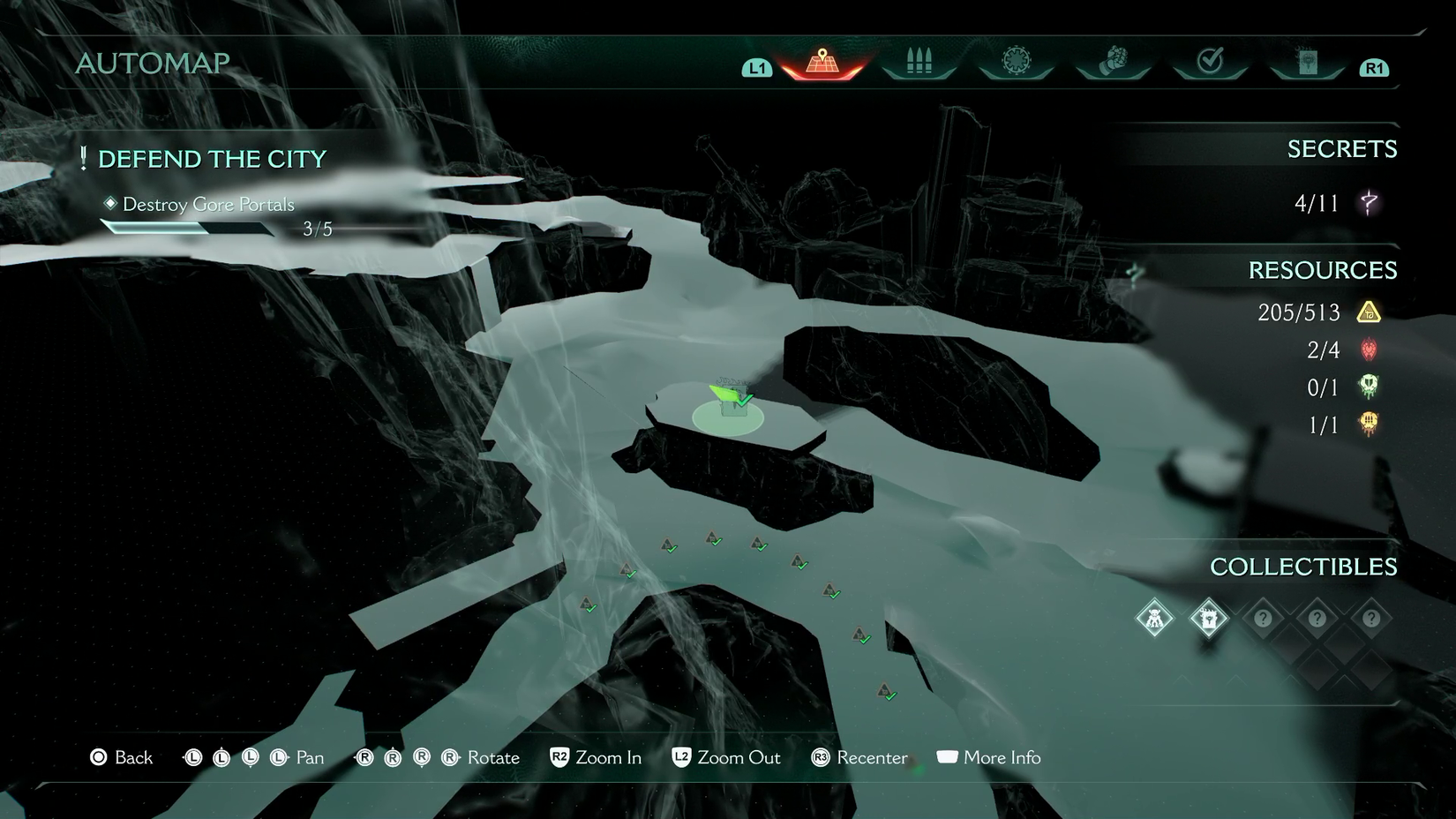Select the red ruby resource icon
The image size is (1456, 819).
[x=1369, y=350]
